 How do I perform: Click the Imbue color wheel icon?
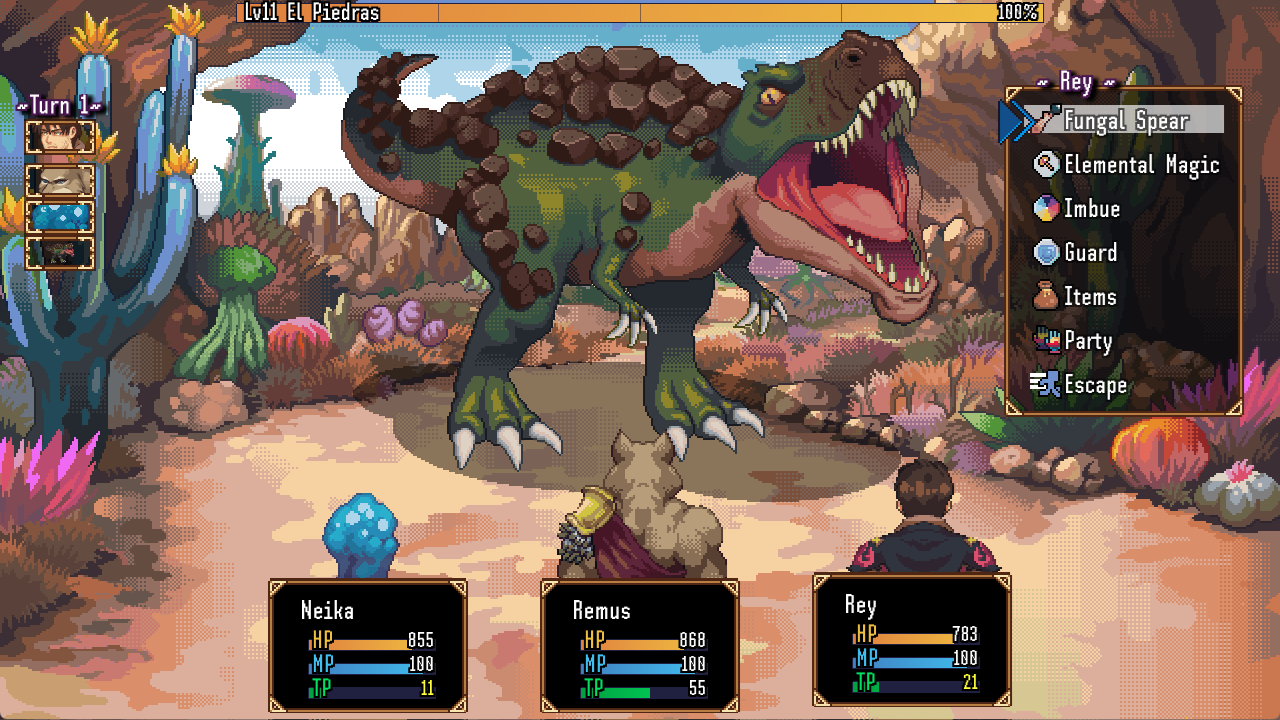(1043, 209)
